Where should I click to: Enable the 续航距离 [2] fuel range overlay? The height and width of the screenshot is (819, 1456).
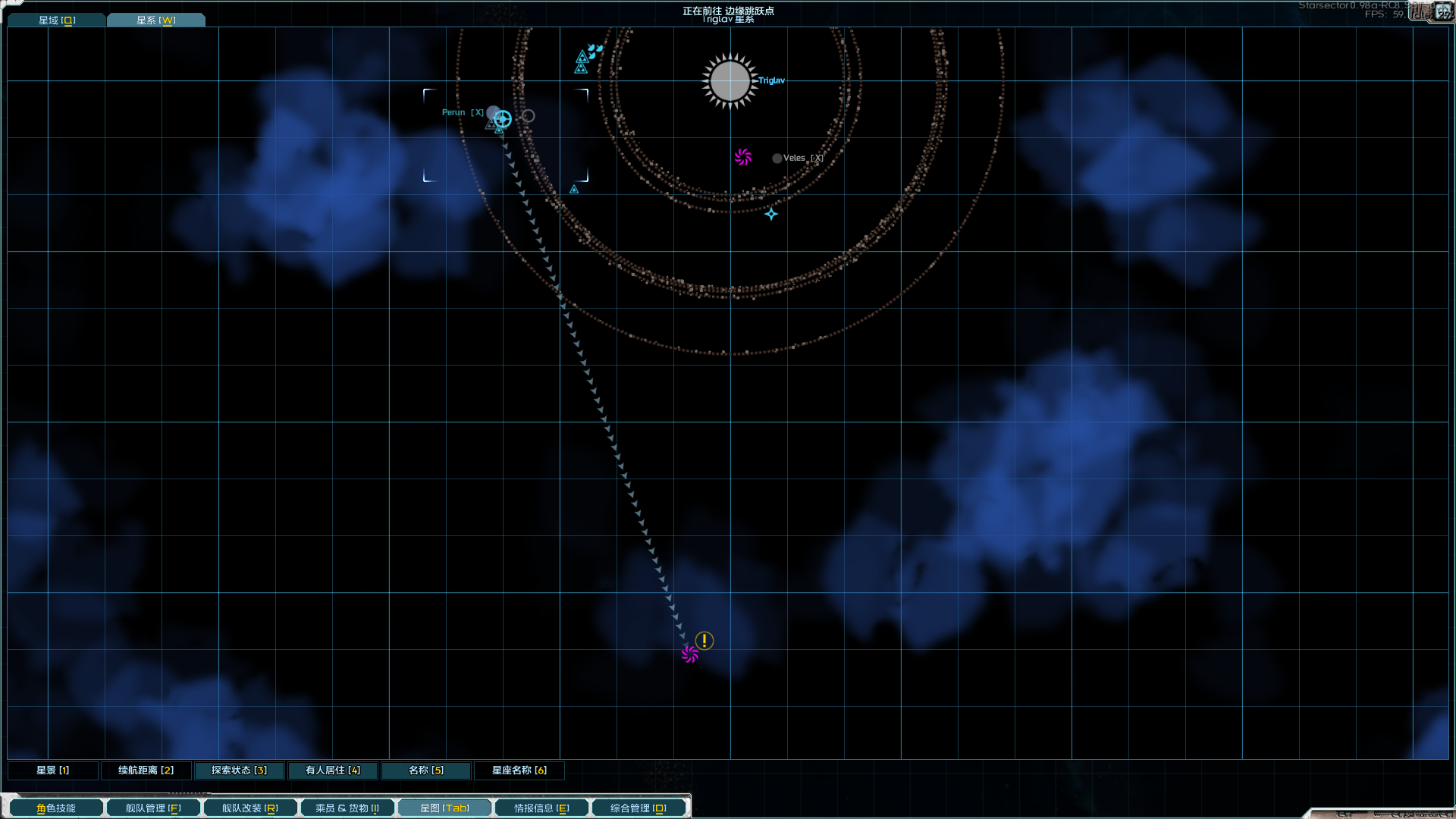point(146,770)
